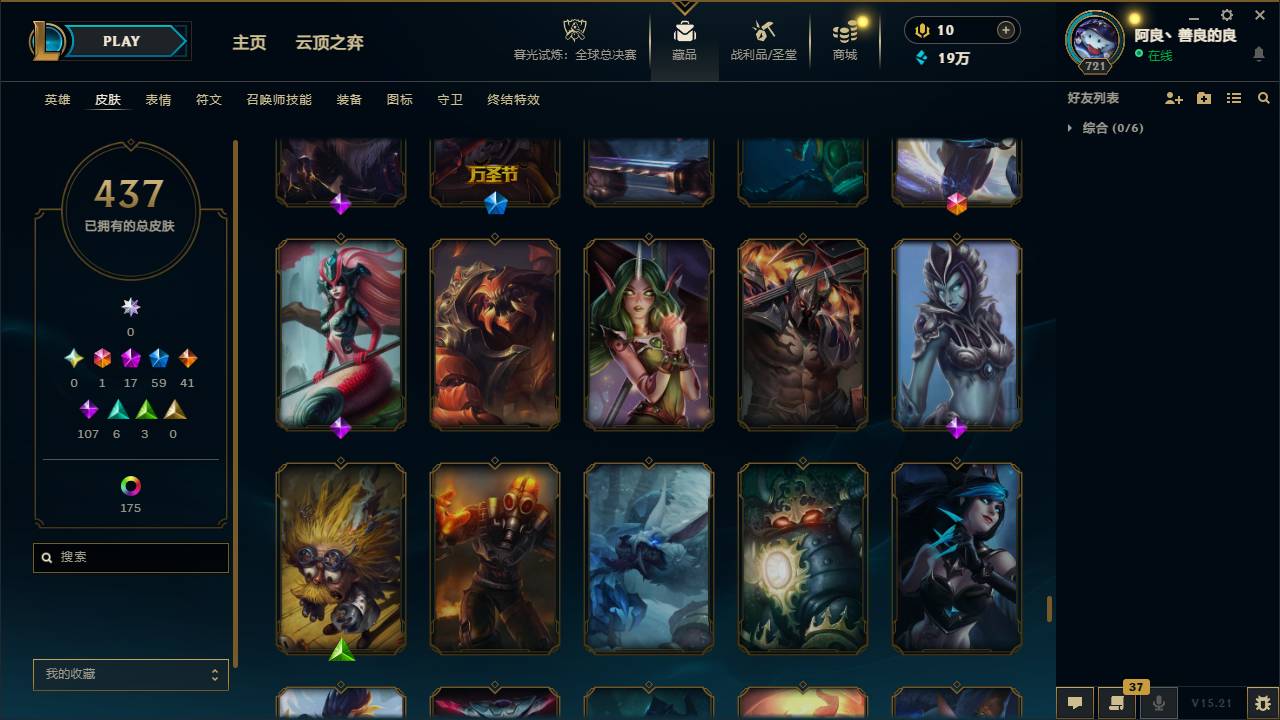Open the 云顶之弈 menu item
Image resolution: width=1280 pixels, height=720 pixels.
[331, 43]
